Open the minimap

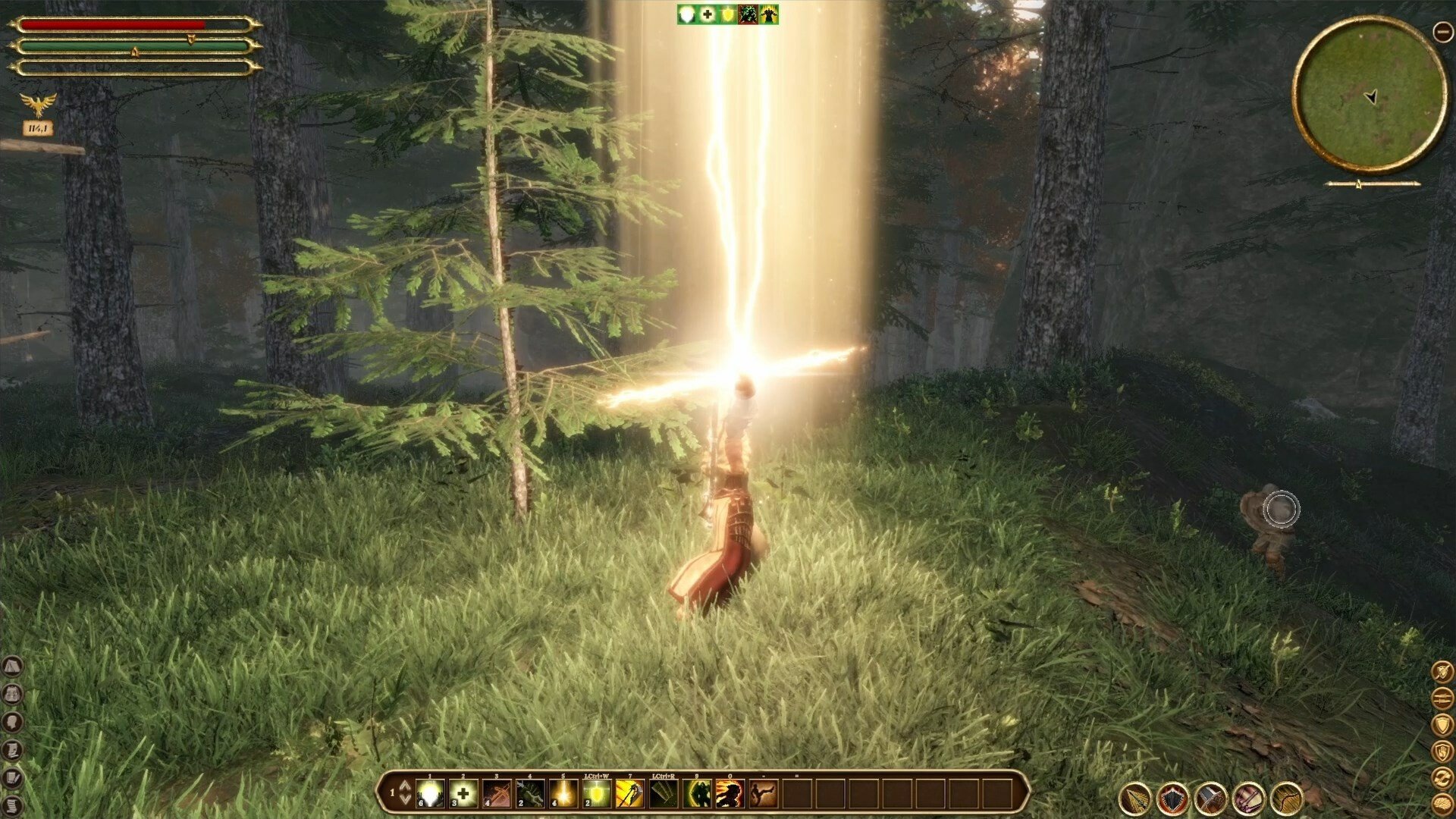click(1370, 95)
